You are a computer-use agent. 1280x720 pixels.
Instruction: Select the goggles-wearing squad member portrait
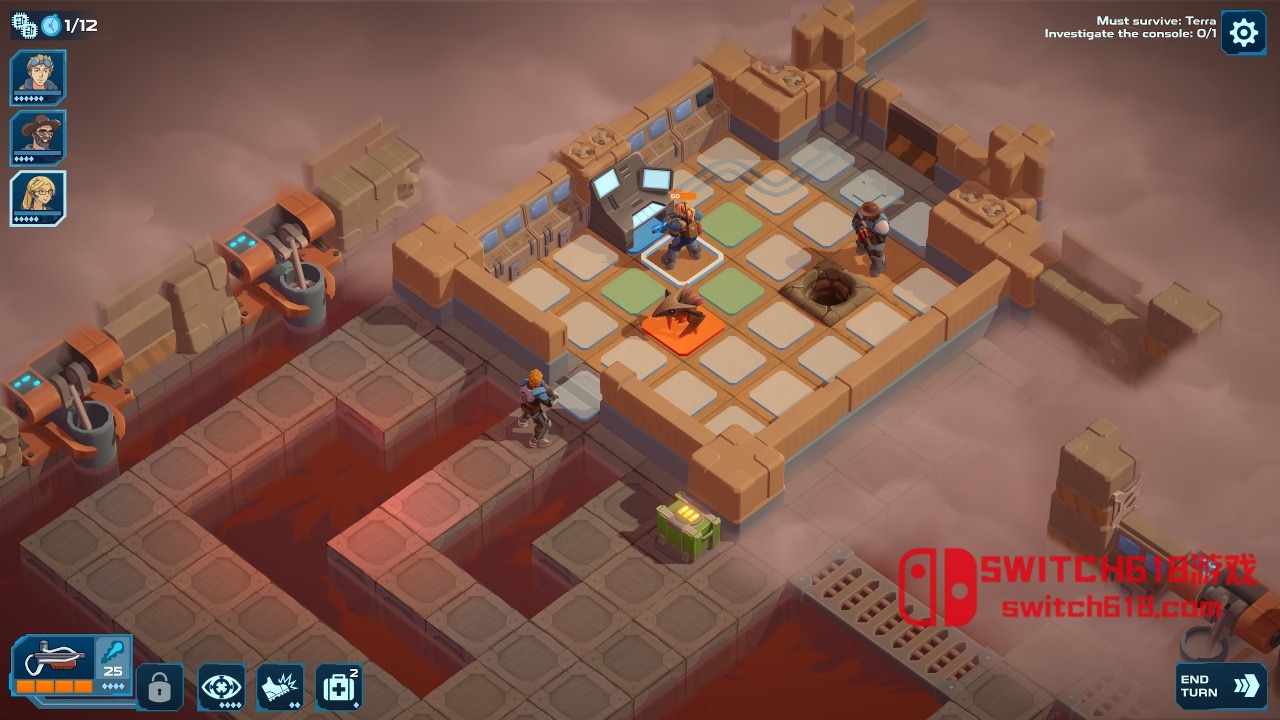click(x=39, y=76)
